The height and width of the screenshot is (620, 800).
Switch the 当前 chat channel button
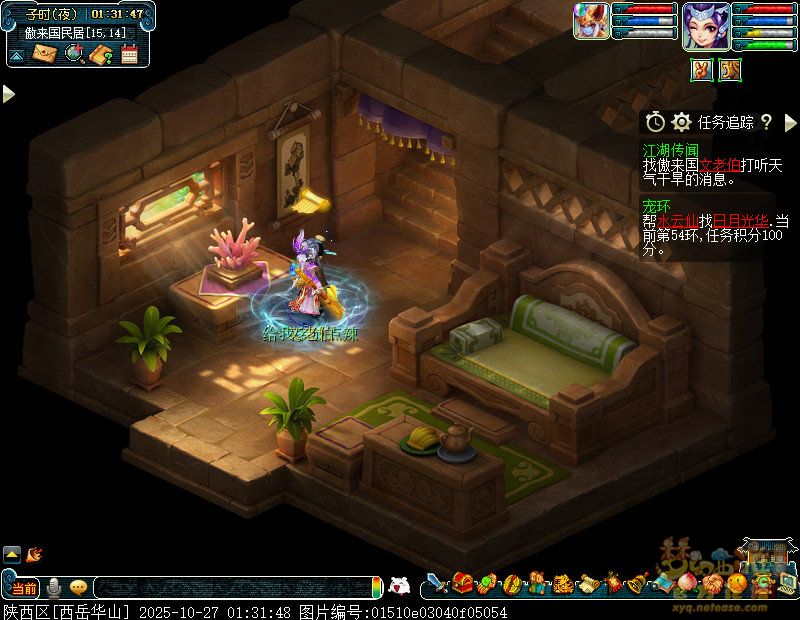(24, 587)
